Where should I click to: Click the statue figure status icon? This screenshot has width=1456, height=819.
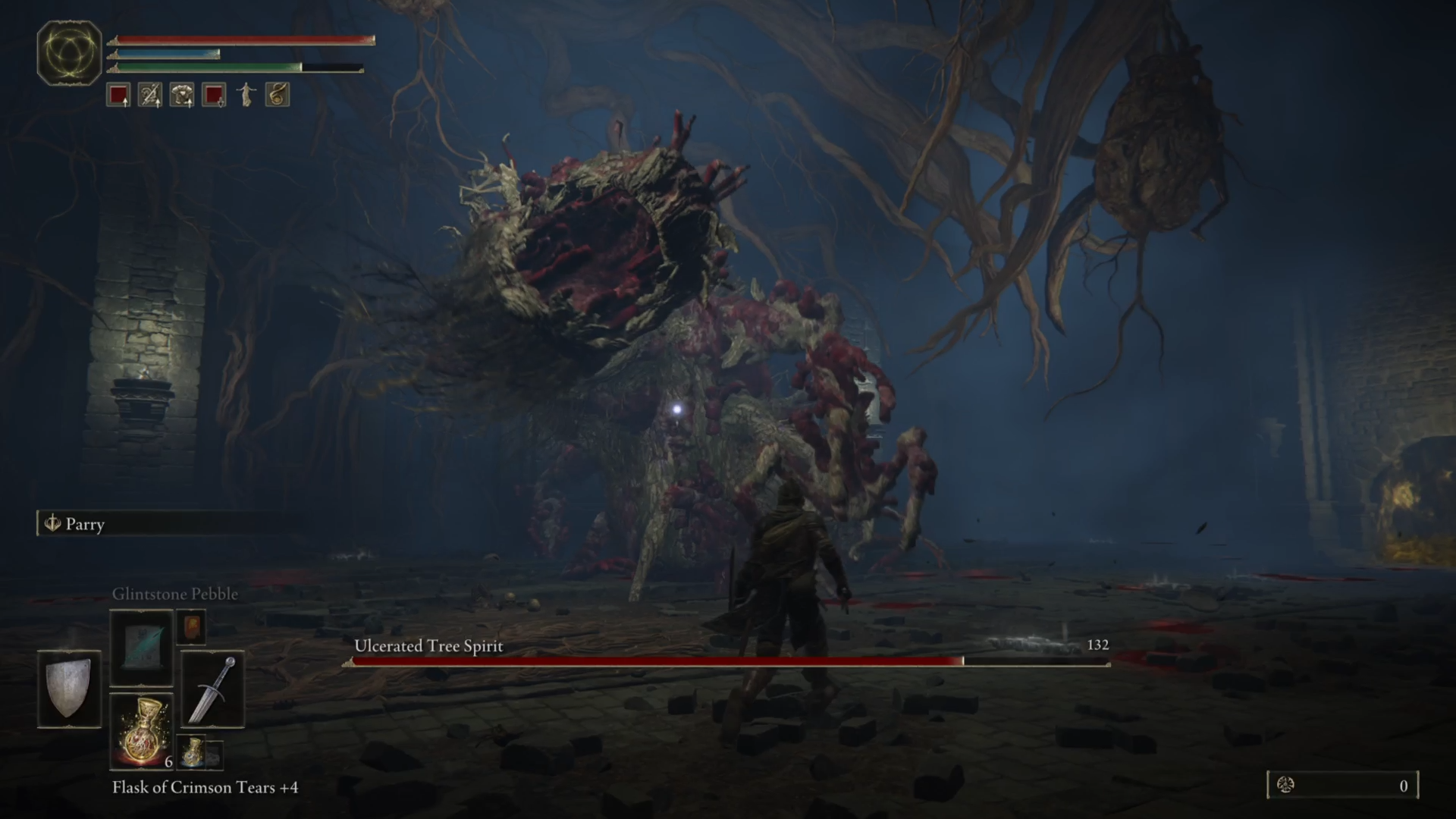(246, 96)
